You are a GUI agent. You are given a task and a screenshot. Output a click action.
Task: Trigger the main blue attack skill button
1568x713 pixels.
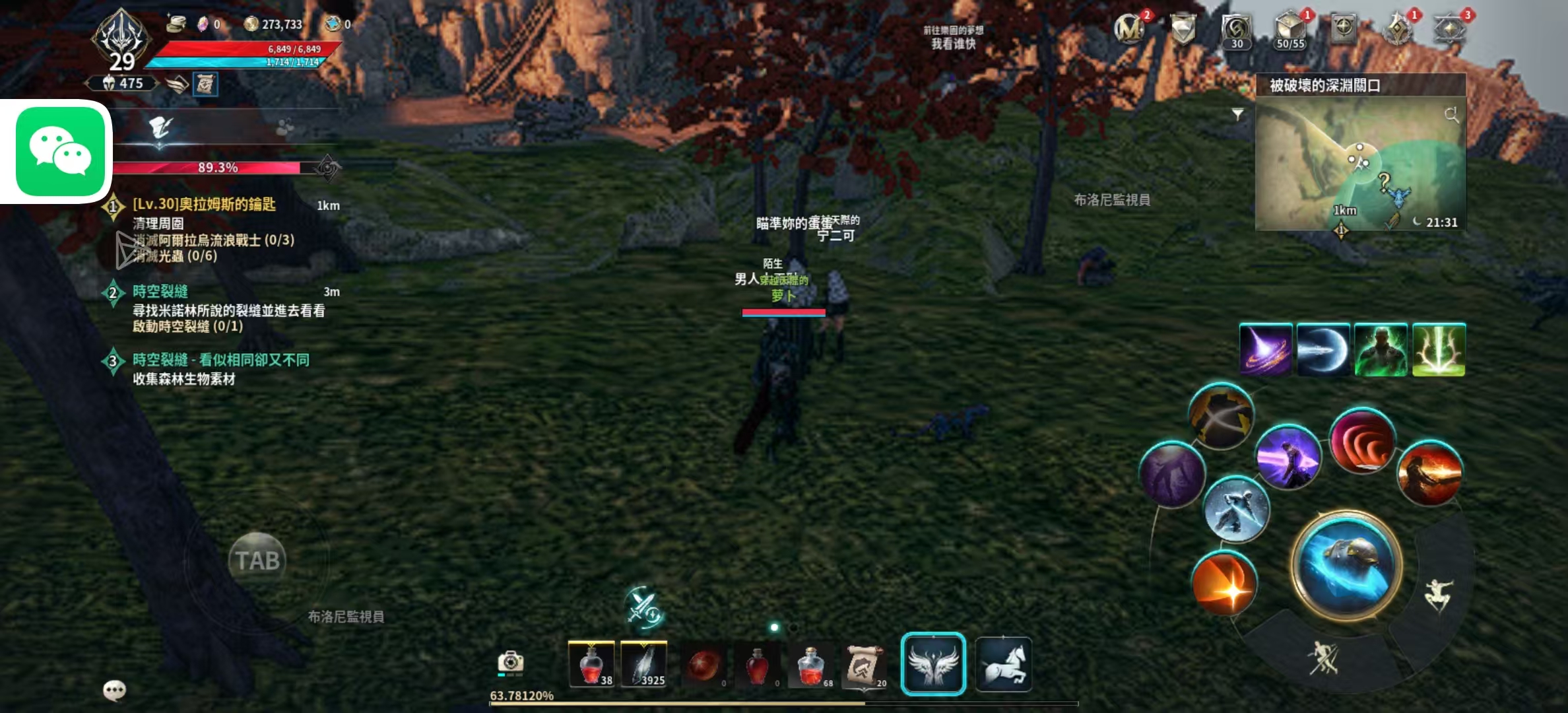coord(1346,564)
